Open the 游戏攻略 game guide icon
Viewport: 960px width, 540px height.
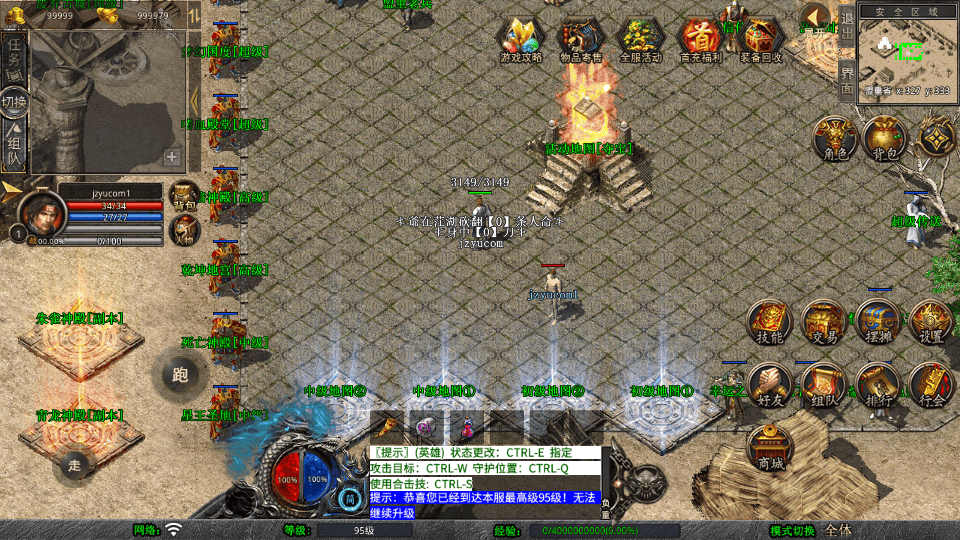click(521, 39)
